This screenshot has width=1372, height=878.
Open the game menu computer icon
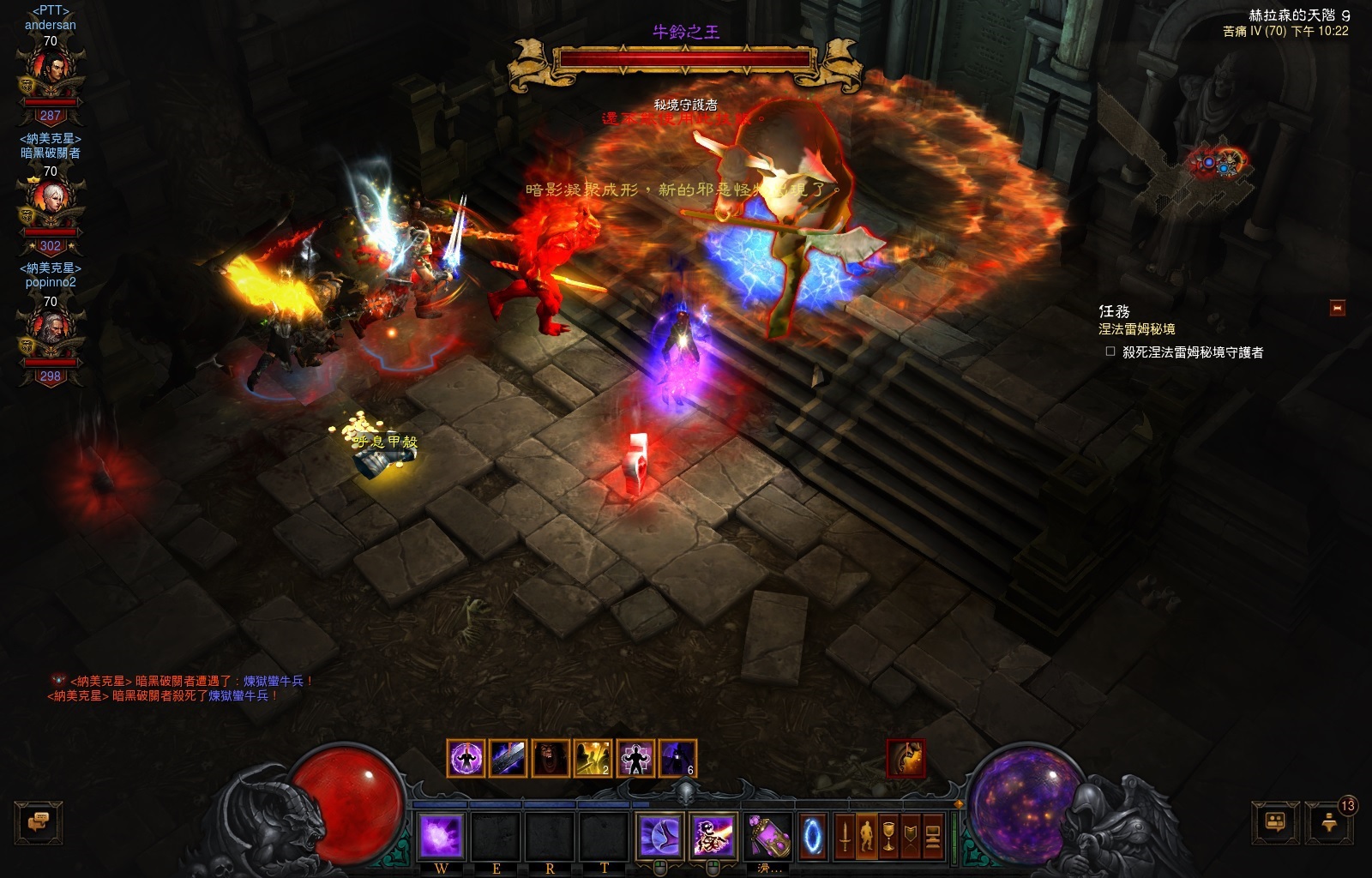pyautogui.click(x=933, y=836)
